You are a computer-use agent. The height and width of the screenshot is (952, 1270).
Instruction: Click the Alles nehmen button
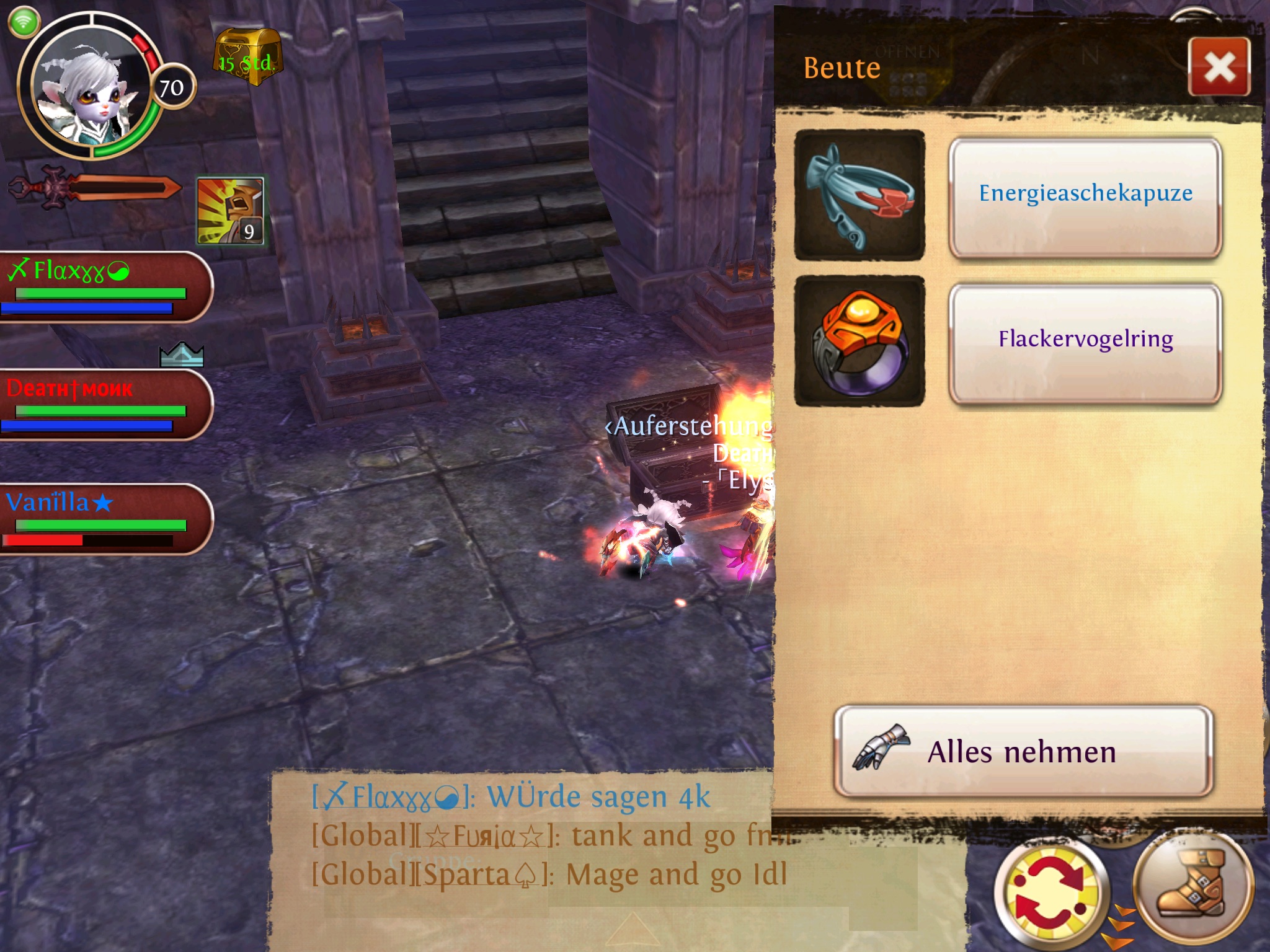point(1023,752)
